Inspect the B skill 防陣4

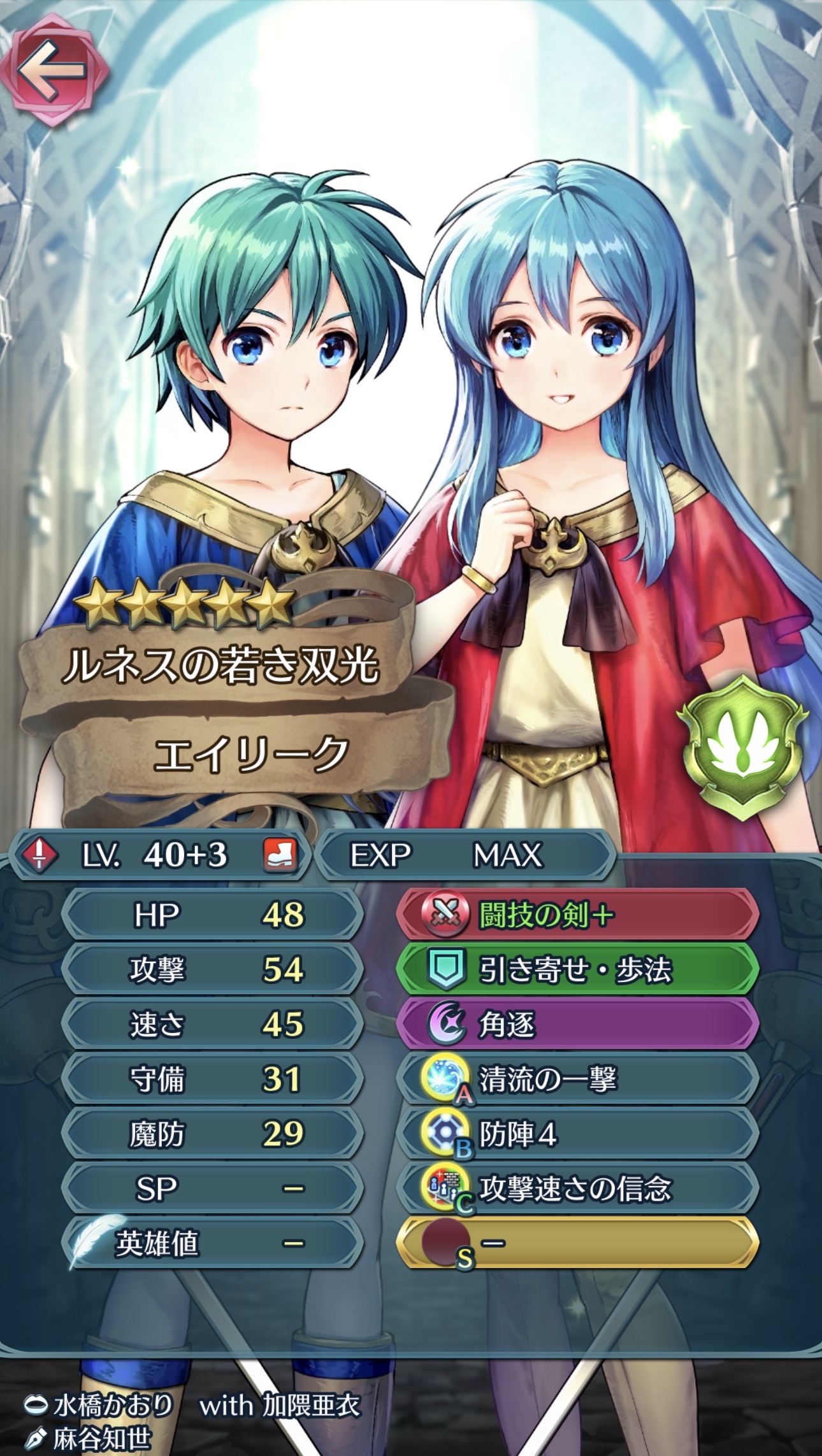(577, 1134)
